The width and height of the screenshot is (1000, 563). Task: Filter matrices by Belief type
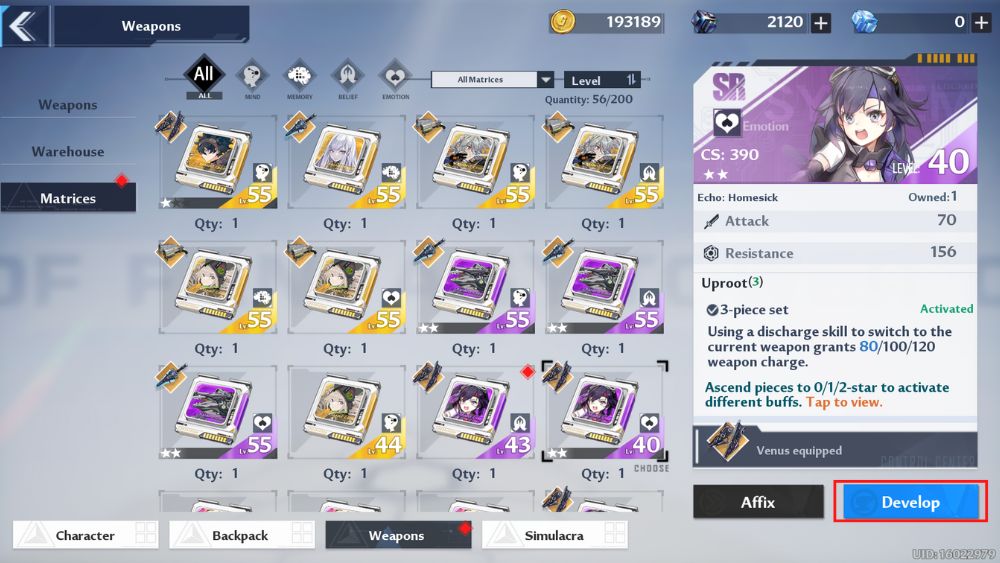347,77
